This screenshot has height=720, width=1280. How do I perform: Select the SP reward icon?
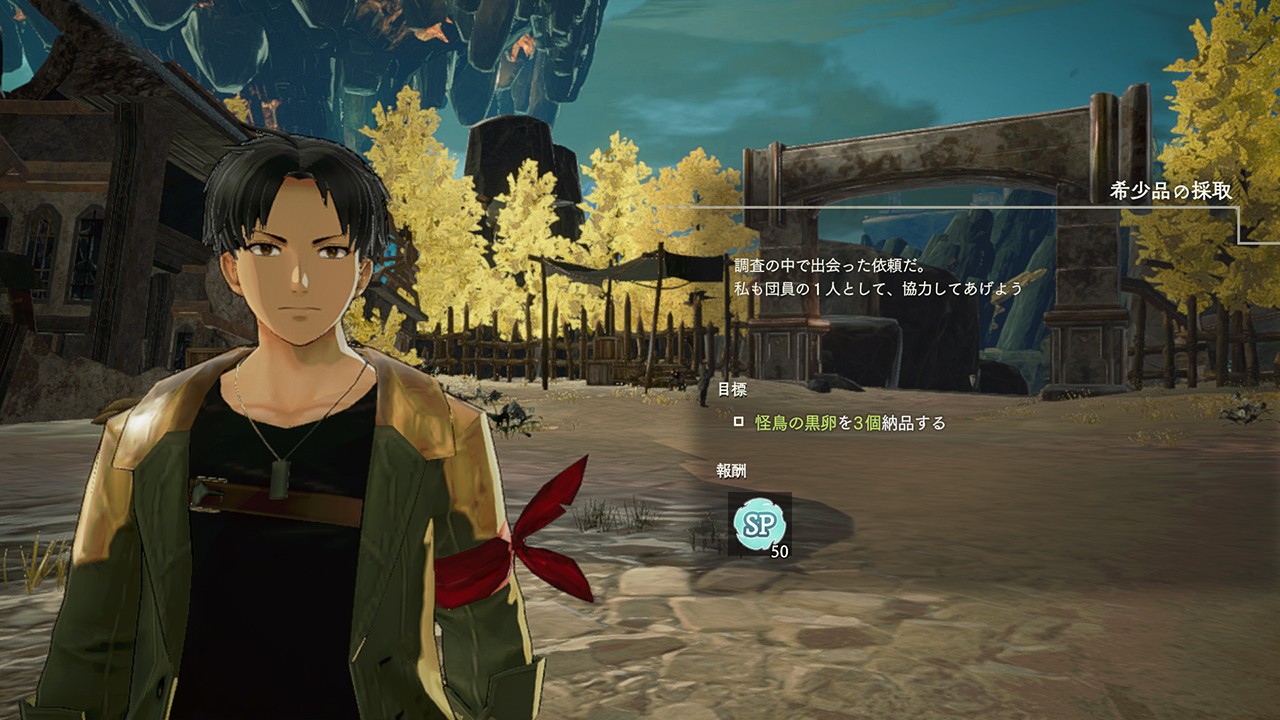click(x=759, y=524)
